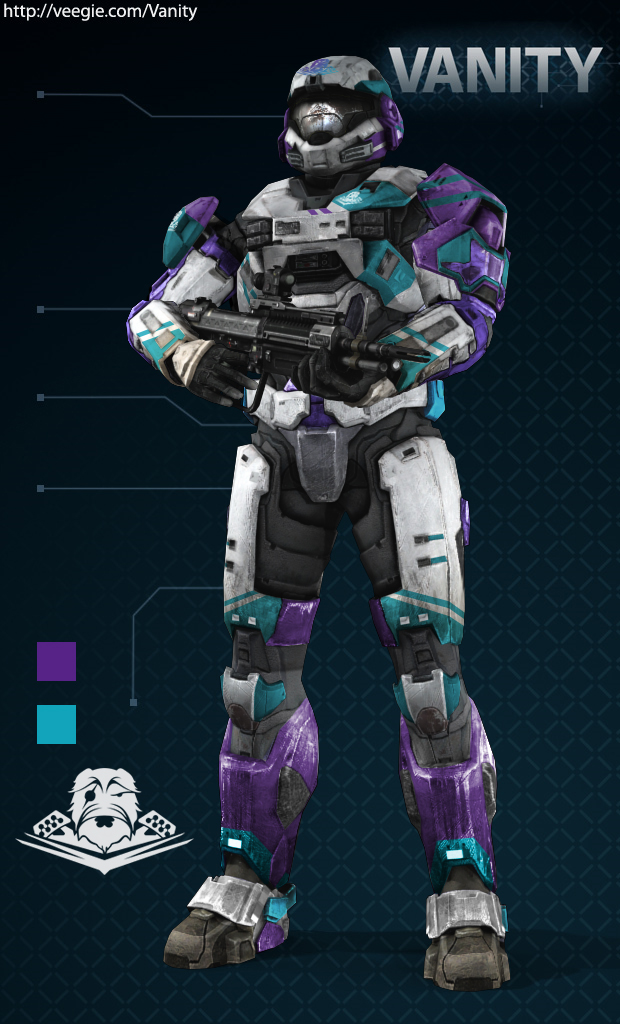This screenshot has height=1024, width=620.
Task: Open the veegie.com/Vanity link
Action: 100,12
